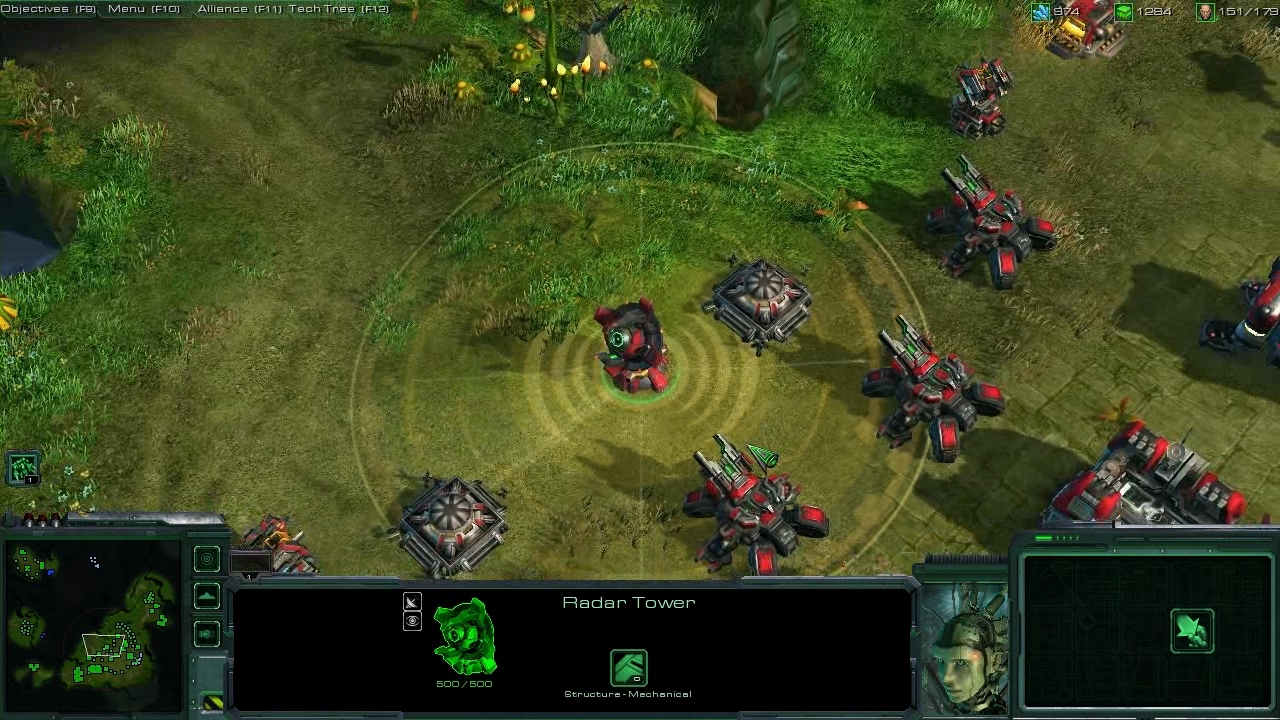Screen dimensions: 1280x720
Task: Toggle minimap terrain display
Action: (207, 597)
